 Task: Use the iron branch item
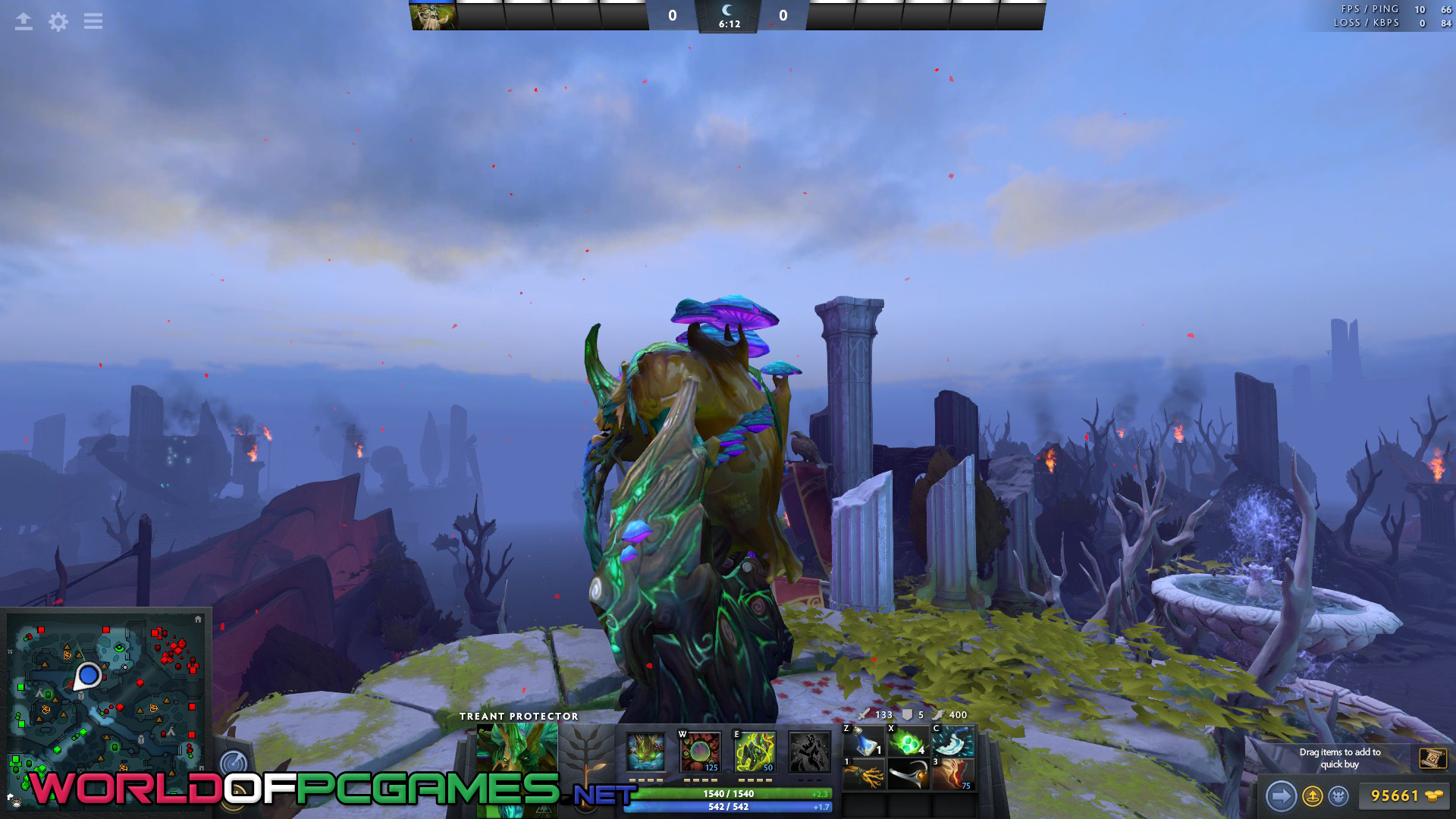point(864,774)
